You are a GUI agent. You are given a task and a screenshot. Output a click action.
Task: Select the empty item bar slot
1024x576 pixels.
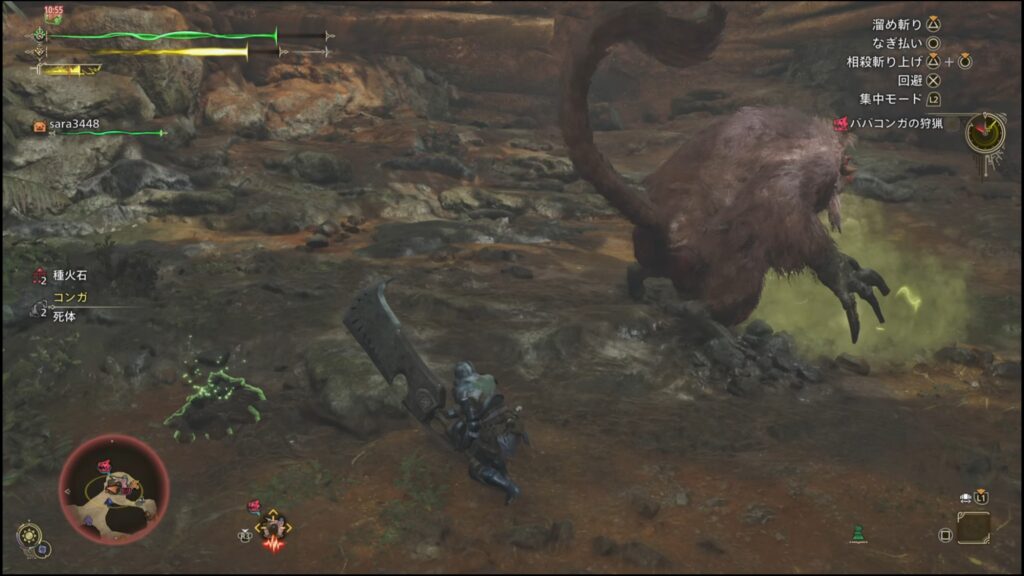pyautogui.click(x=973, y=527)
